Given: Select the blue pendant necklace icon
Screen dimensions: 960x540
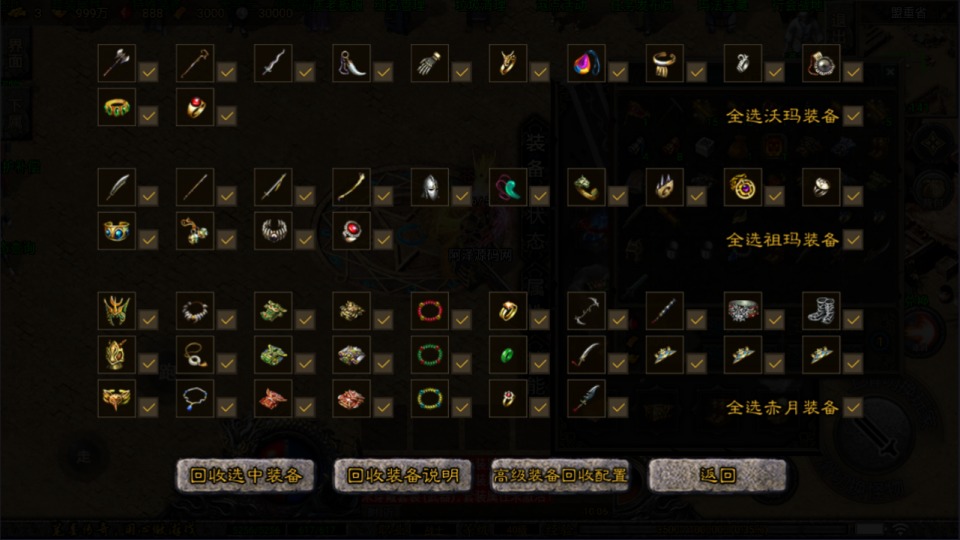Looking at the screenshot, I should point(195,399).
